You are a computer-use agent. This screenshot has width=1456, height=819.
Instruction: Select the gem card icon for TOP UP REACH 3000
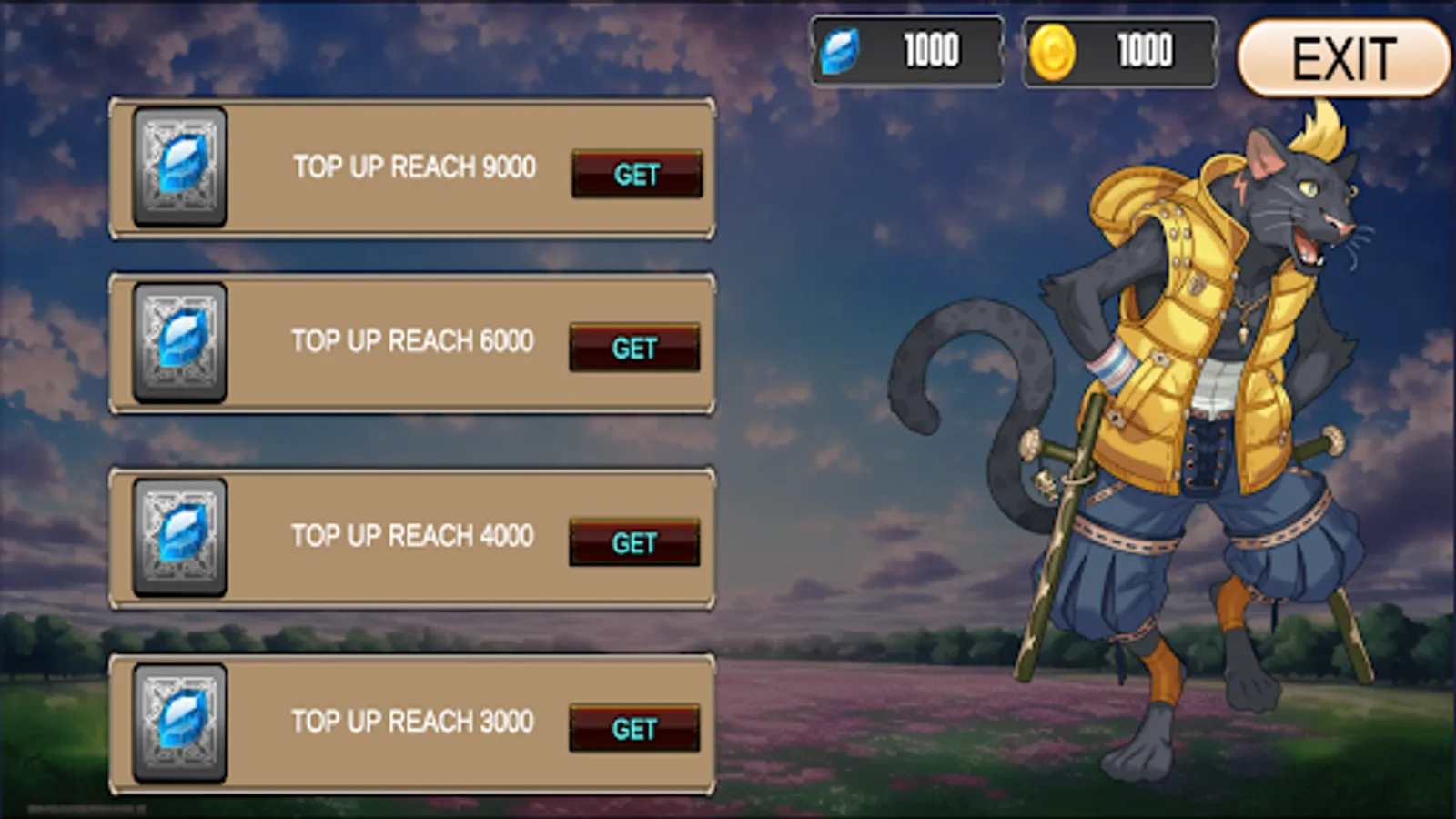coord(179,723)
